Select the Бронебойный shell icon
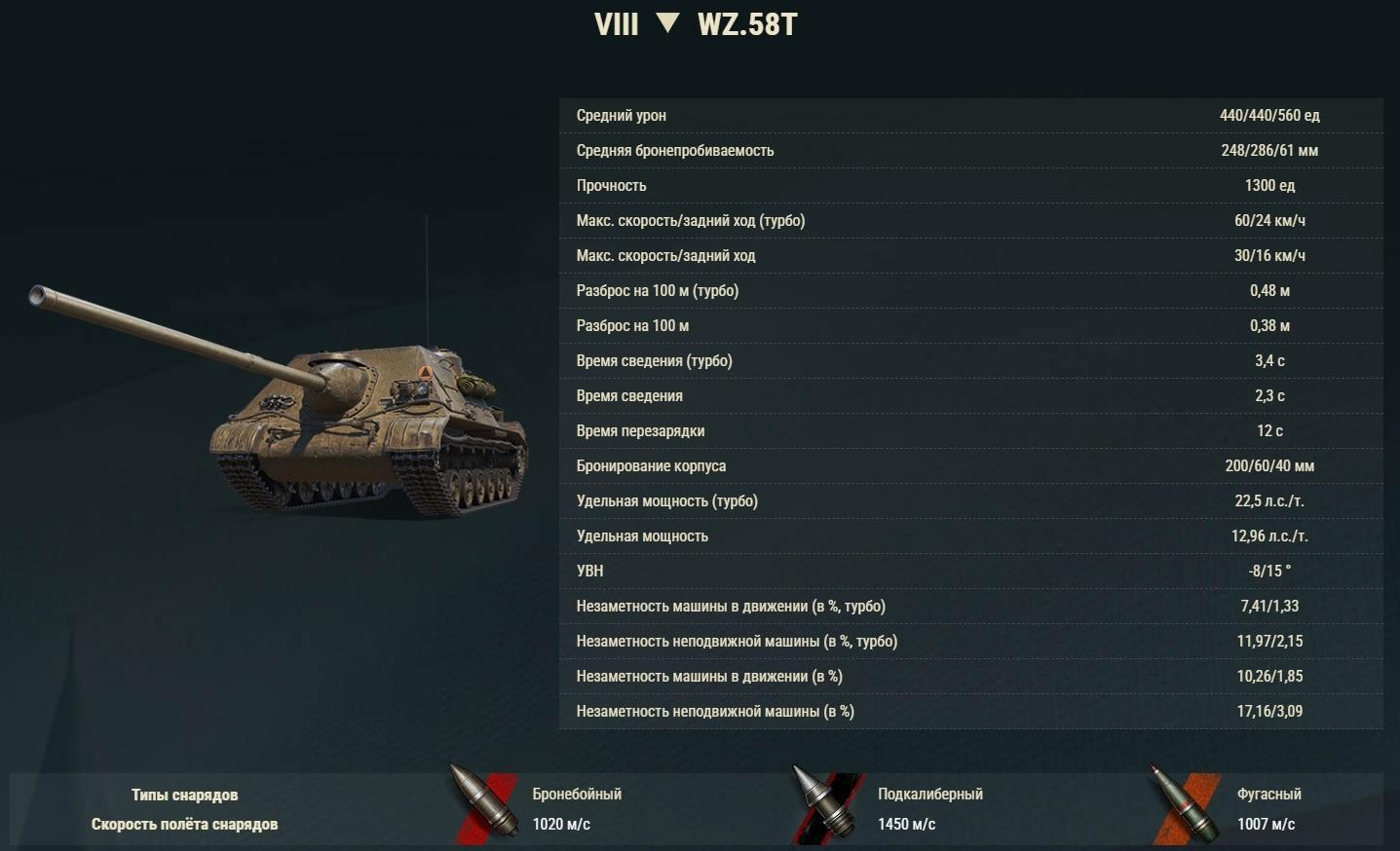Image resolution: width=1400 pixels, height=851 pixels. coord(483,805)
